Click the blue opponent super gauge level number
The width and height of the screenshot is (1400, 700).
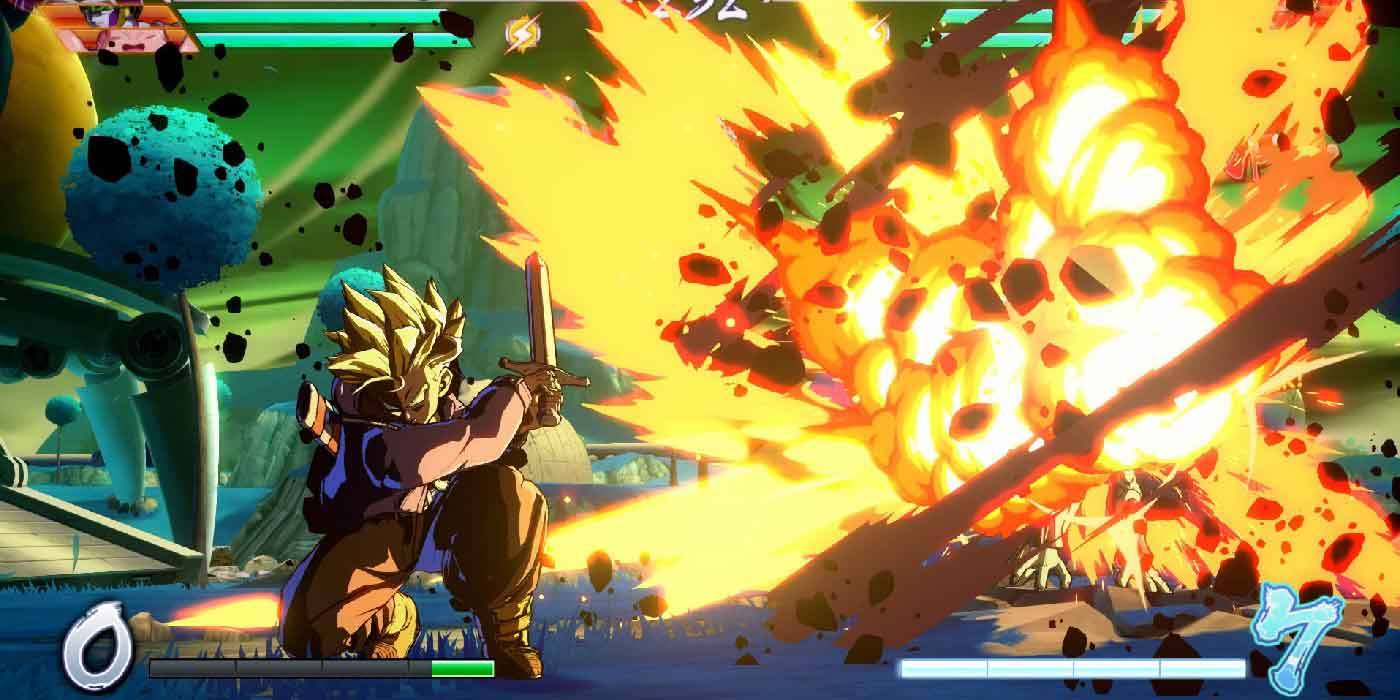coord(1302,630)
